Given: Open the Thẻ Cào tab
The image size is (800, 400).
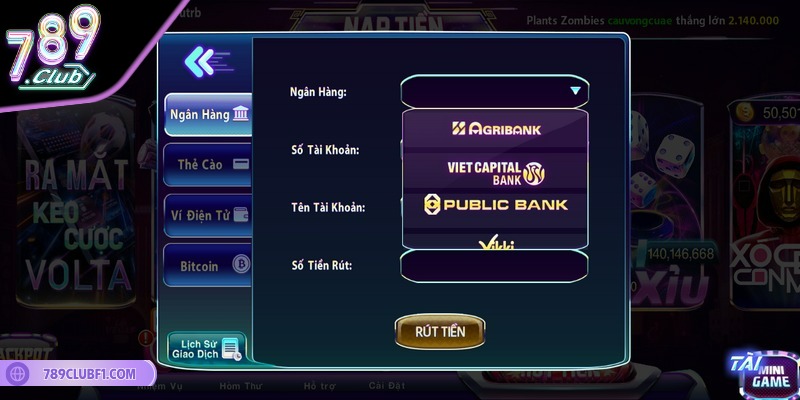Looking at the screenshot, I should [208, 164].
